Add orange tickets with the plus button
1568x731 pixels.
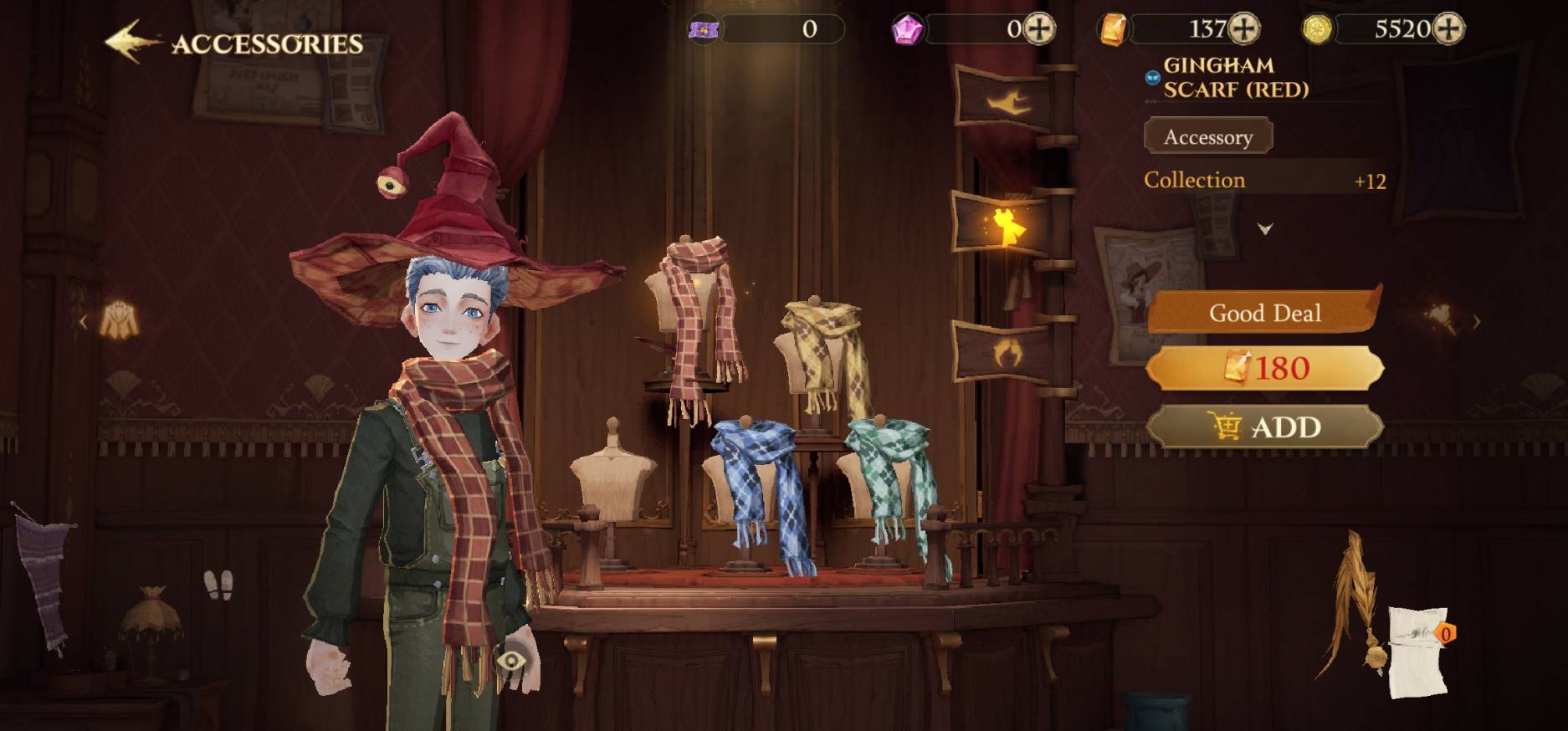coord(1244,29)
